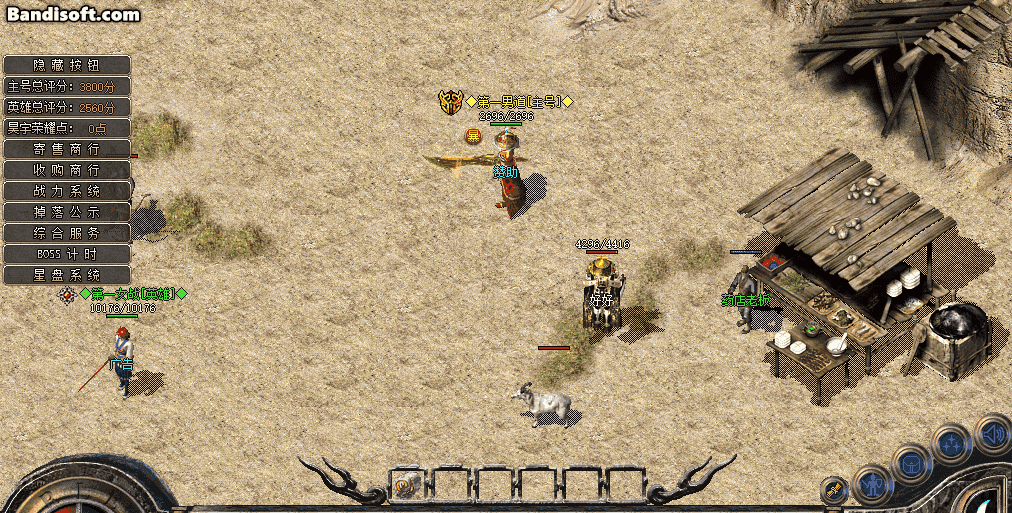This screenshot has height=513, width=1012.
Task: Select the scroll item in the hotbar
Action: pyautogui.click(x=406, y=486)
